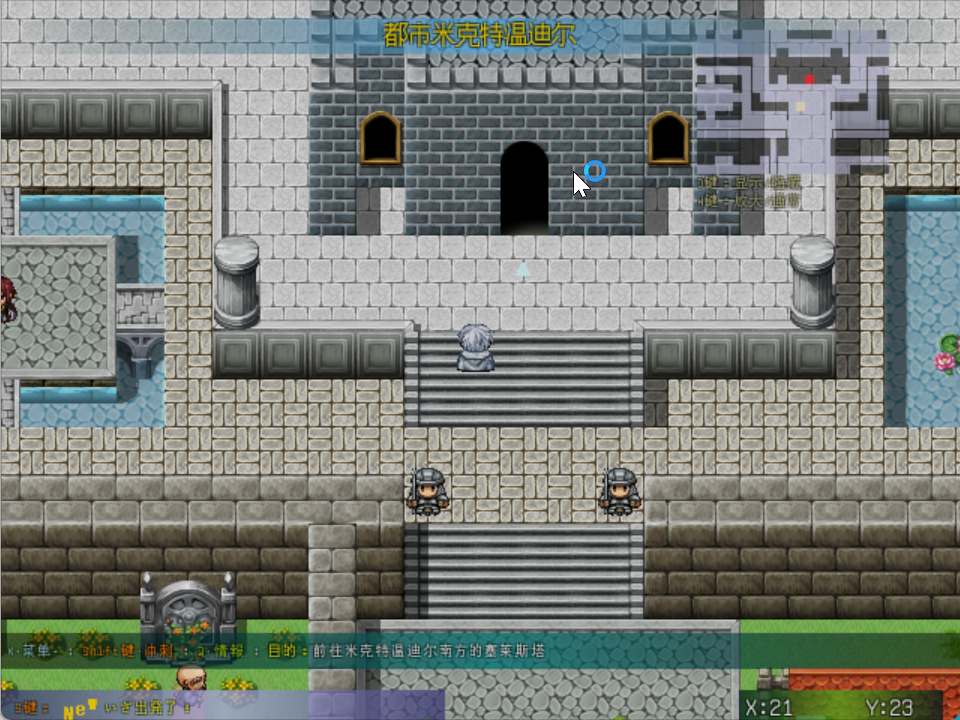This screenshot has height=720, width=960.
Task: Click the yellow player marker on the minimap
Action: coord(800,106)
